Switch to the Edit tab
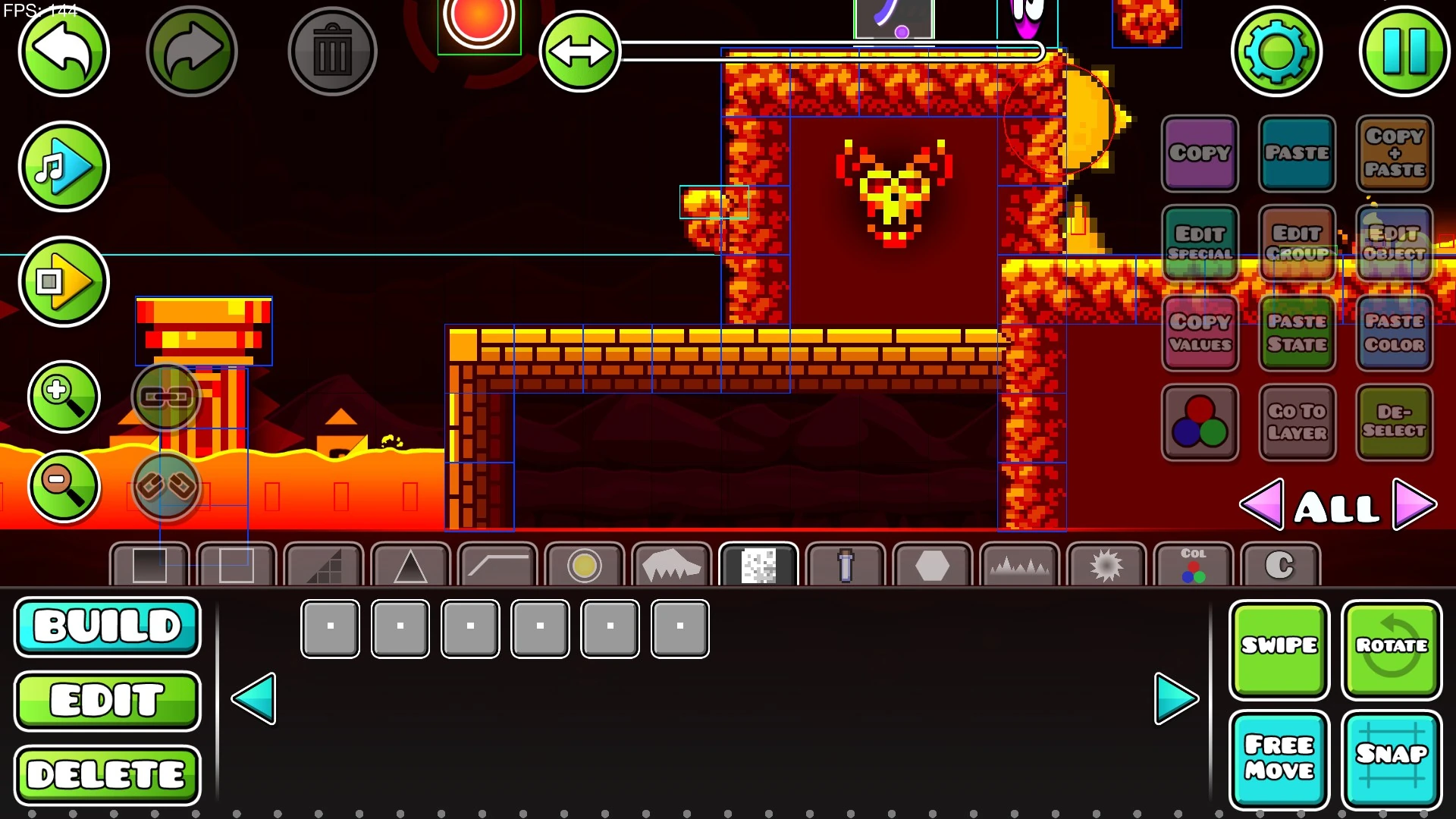Screen dimensions: 1456x819 point(107,699)
